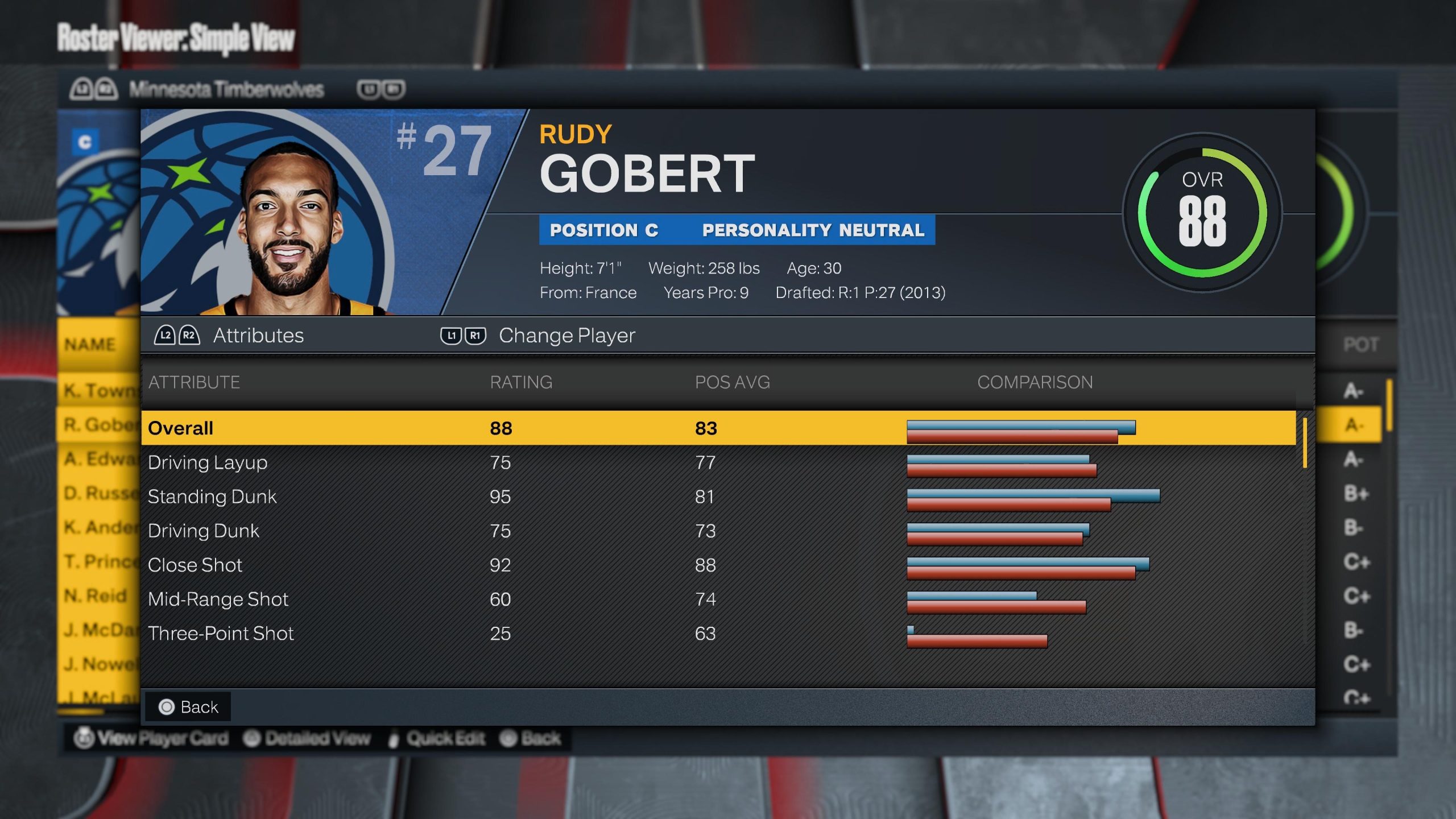This screenshot has height=819, width=1456.
Task: Change team from Minnesota Timberwolves selector
Action: [226, 89]
